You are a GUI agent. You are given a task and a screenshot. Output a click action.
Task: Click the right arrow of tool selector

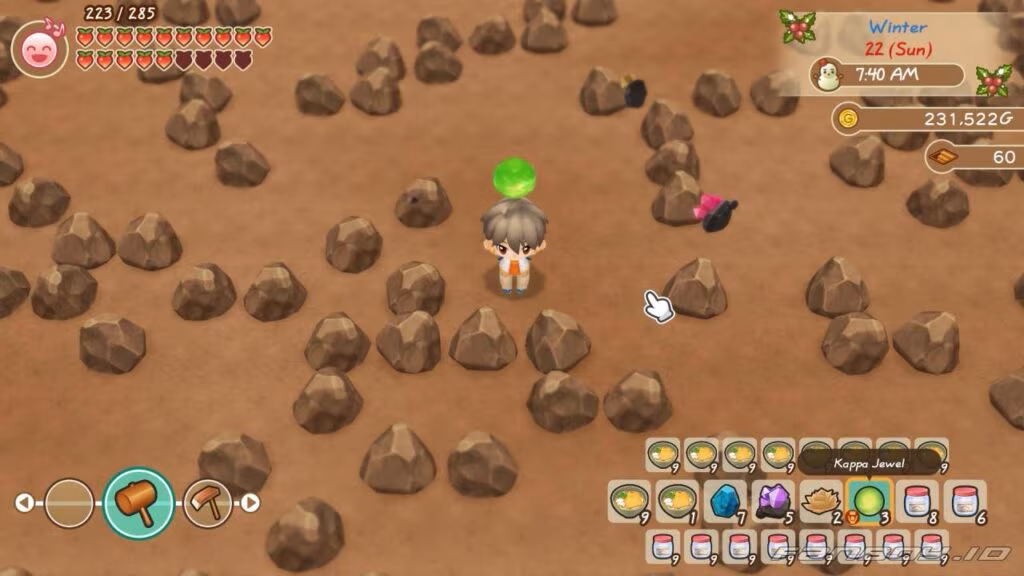coord(251,503)
